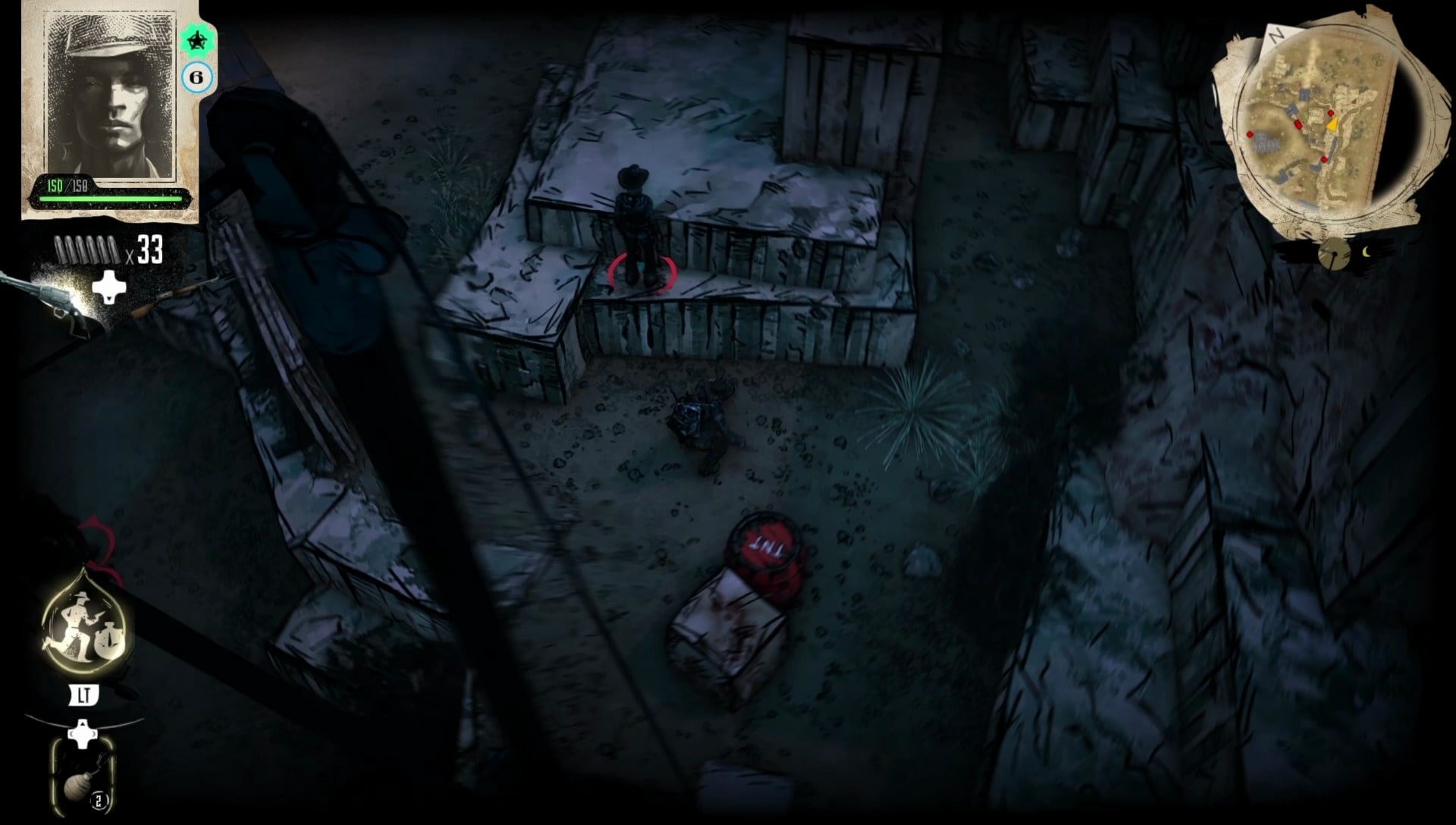Click the level 6 badge
This screenshot has width=1456, height=825.
(197, 76)
